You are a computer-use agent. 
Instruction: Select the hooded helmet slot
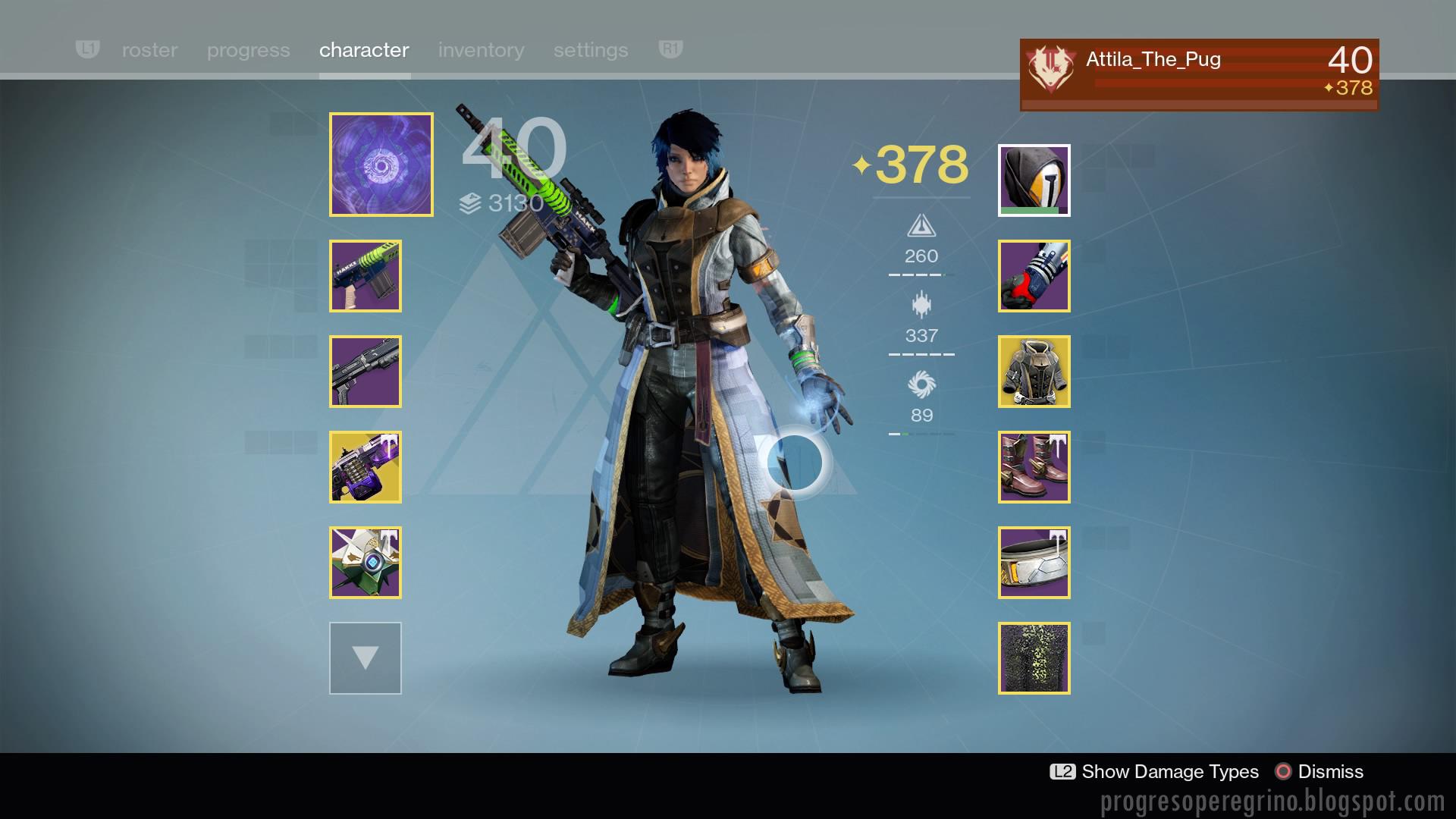coord(1034,180)
